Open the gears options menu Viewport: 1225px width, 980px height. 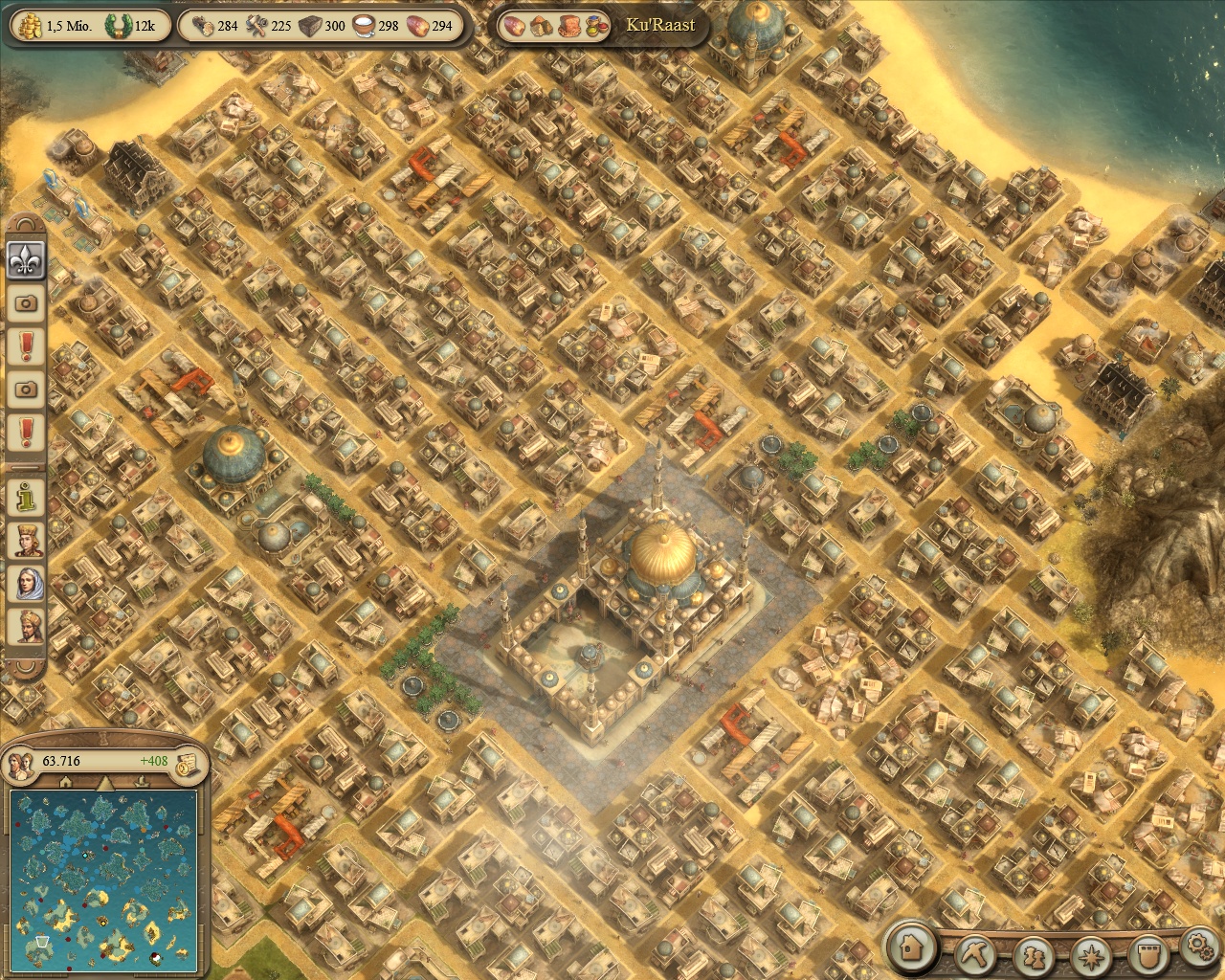1200,947
